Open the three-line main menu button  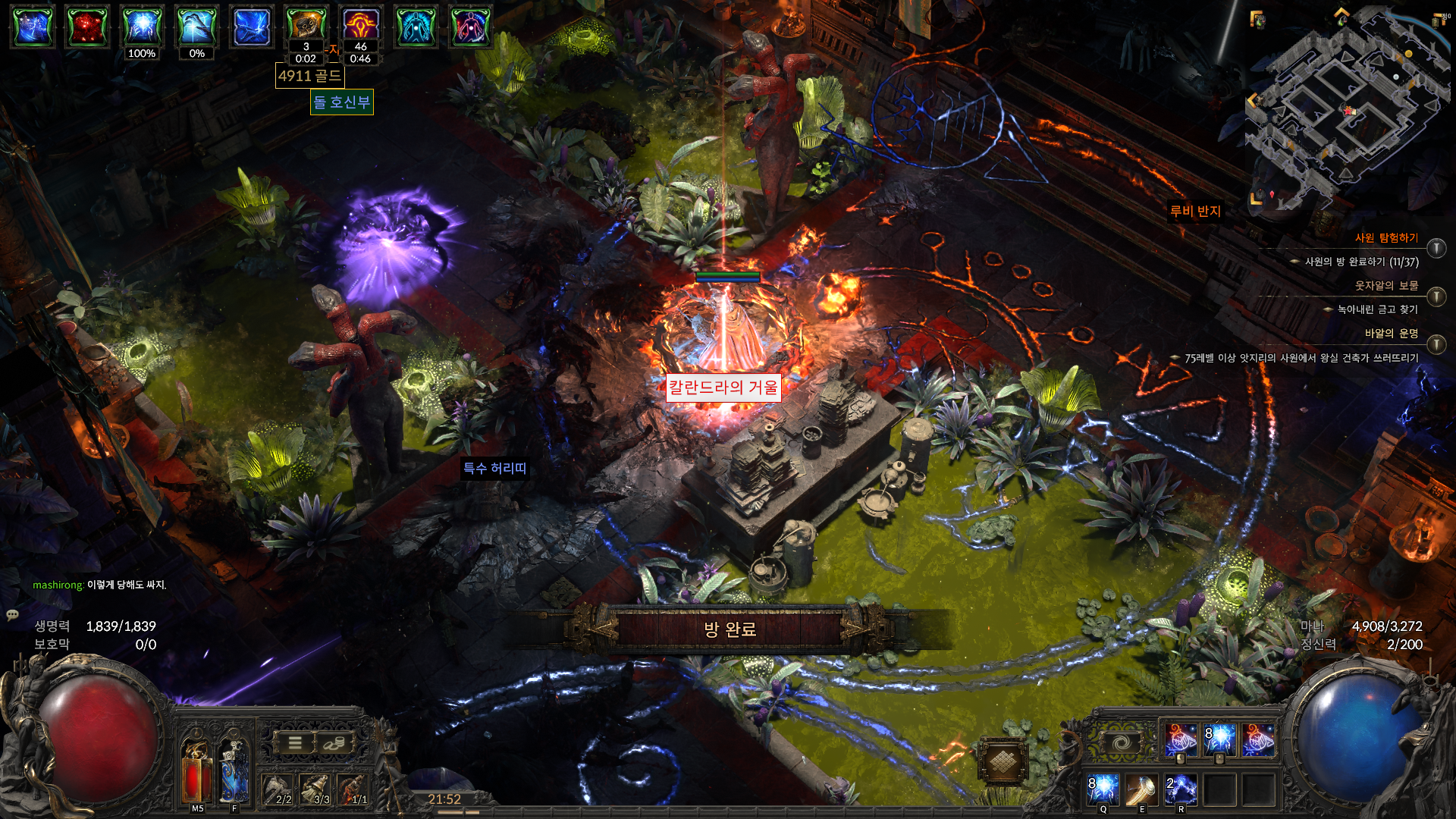click(x=295, y=743)
